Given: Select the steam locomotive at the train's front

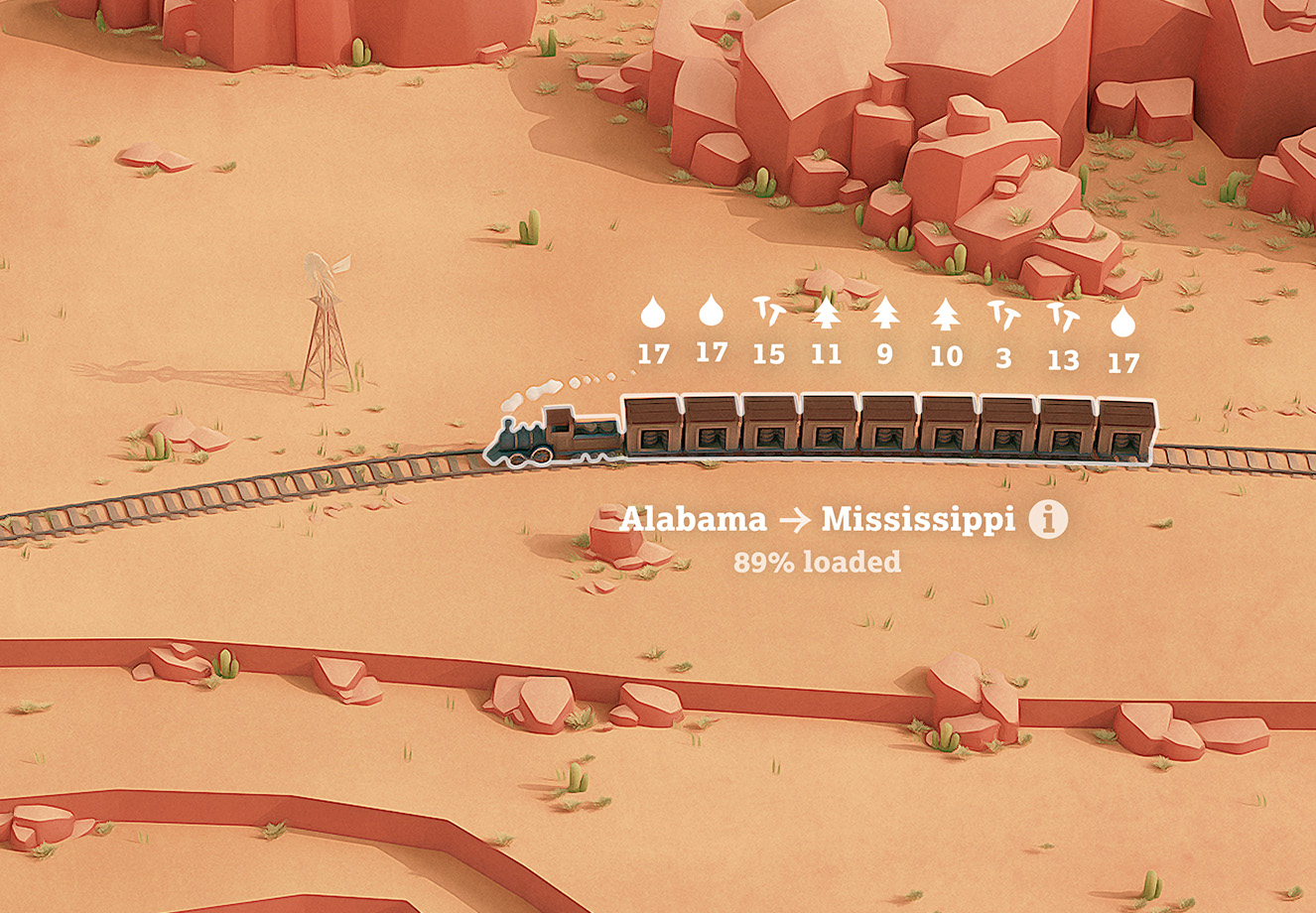Looking at the screenshot, I should tap(553, 434).
